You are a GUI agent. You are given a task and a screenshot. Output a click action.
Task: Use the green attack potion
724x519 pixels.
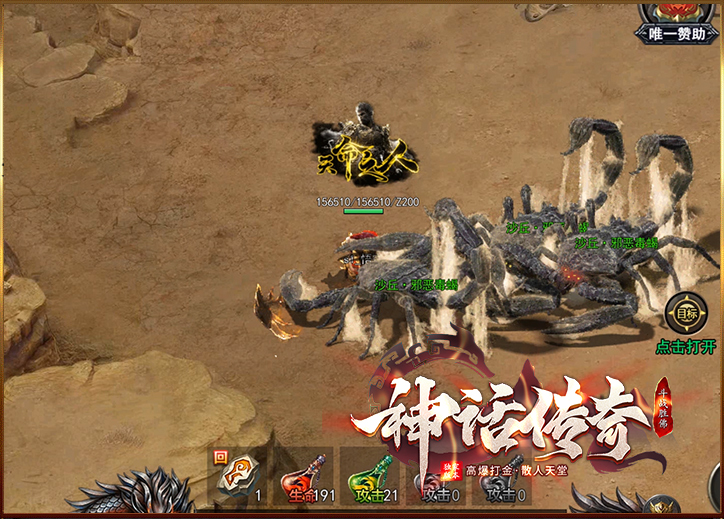370,477
